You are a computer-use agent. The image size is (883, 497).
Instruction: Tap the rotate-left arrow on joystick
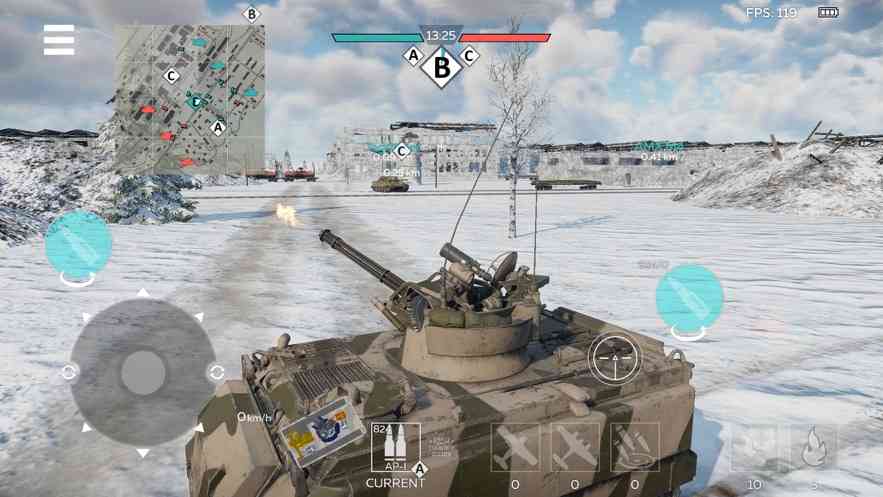coord(69,372)
